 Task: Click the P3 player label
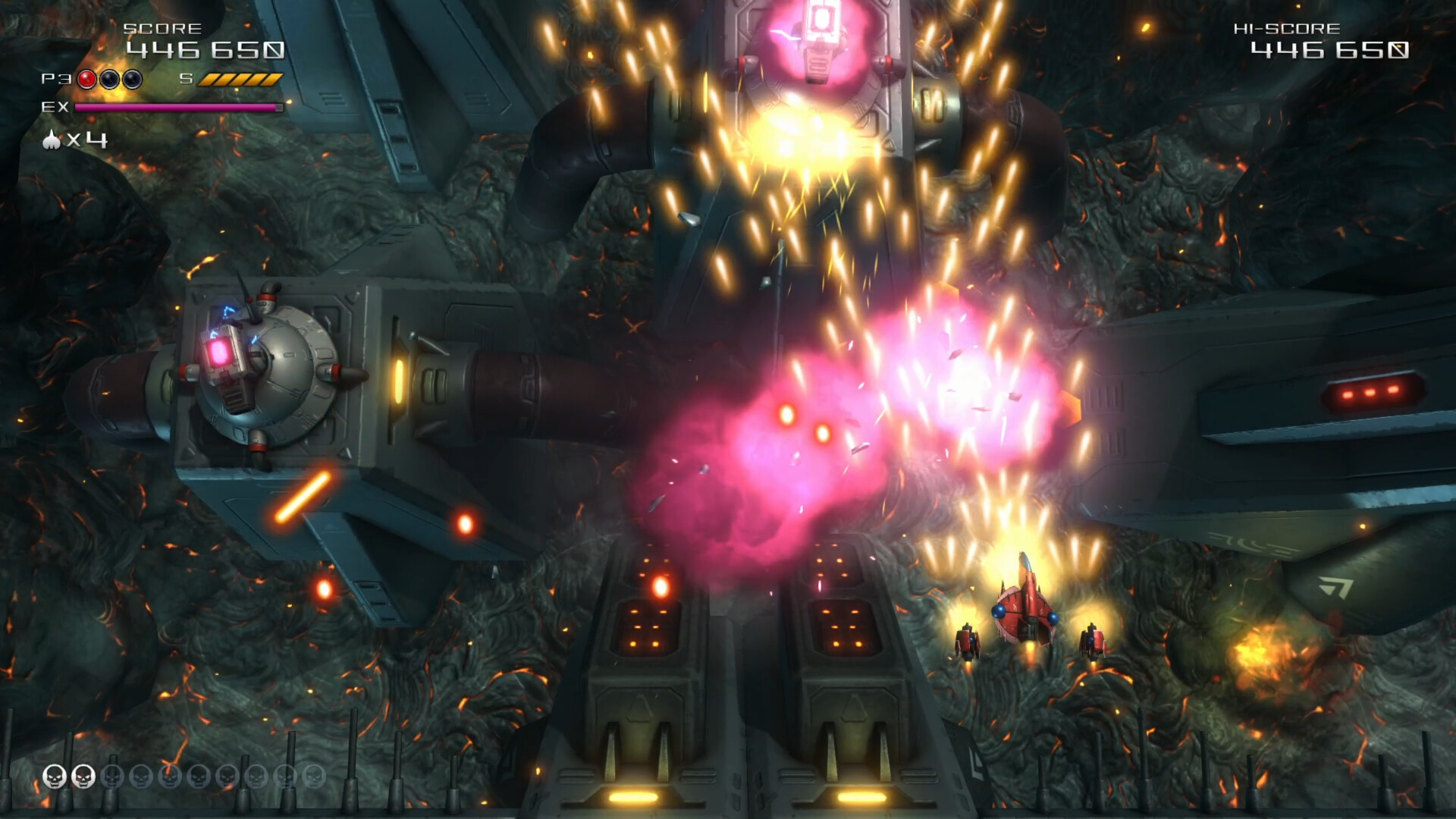(x=55, y=77)
